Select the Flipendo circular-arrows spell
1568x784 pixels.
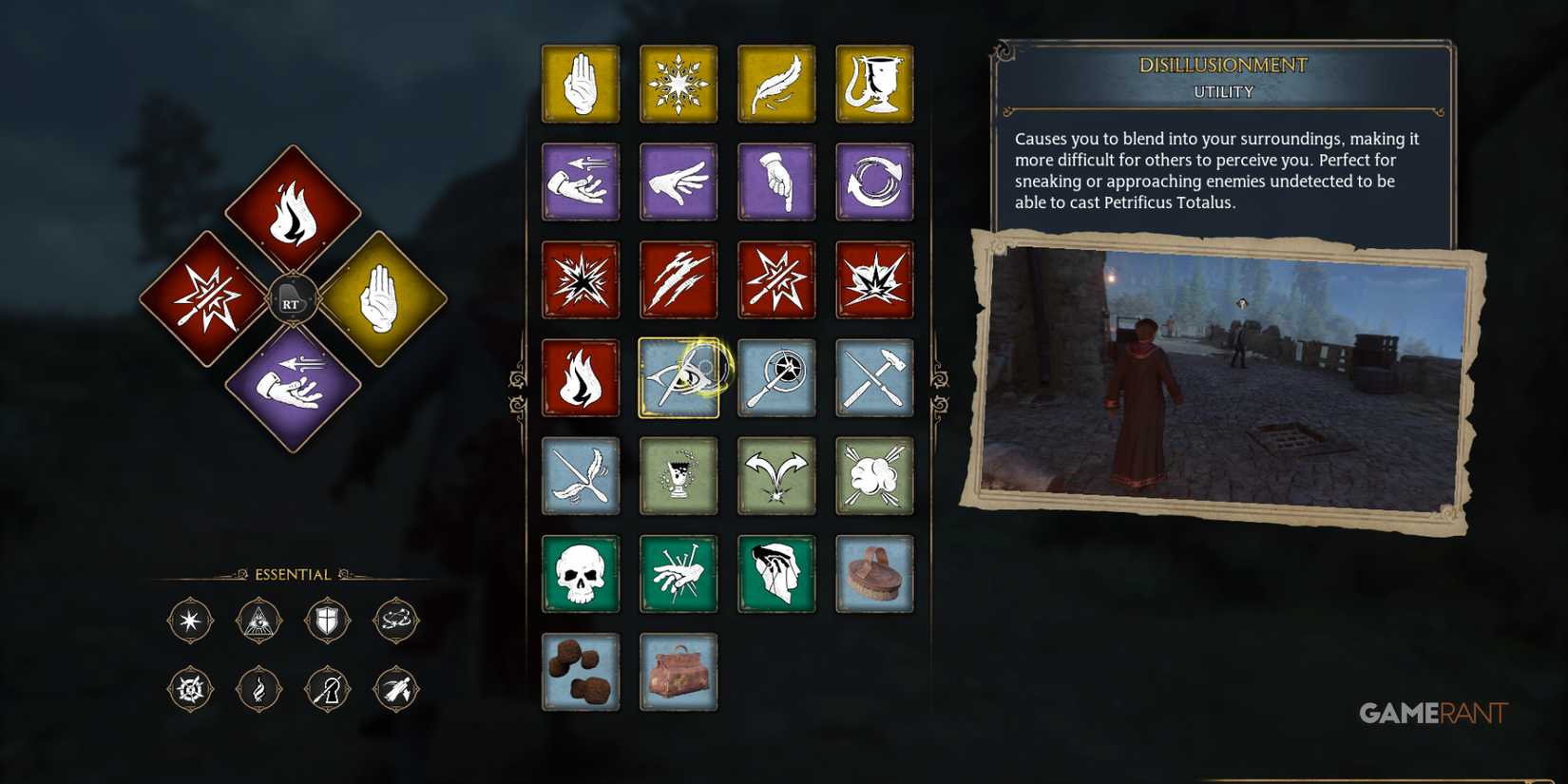click(x=874, y=182)
